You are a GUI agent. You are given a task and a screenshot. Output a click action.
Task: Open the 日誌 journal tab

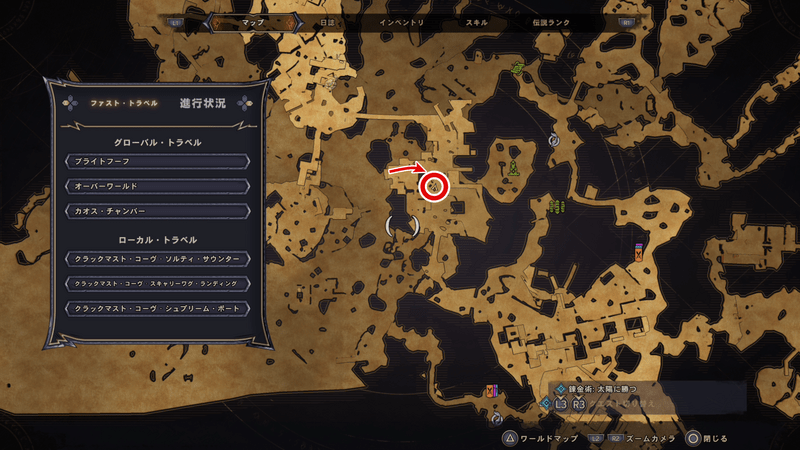coord(324,21)
